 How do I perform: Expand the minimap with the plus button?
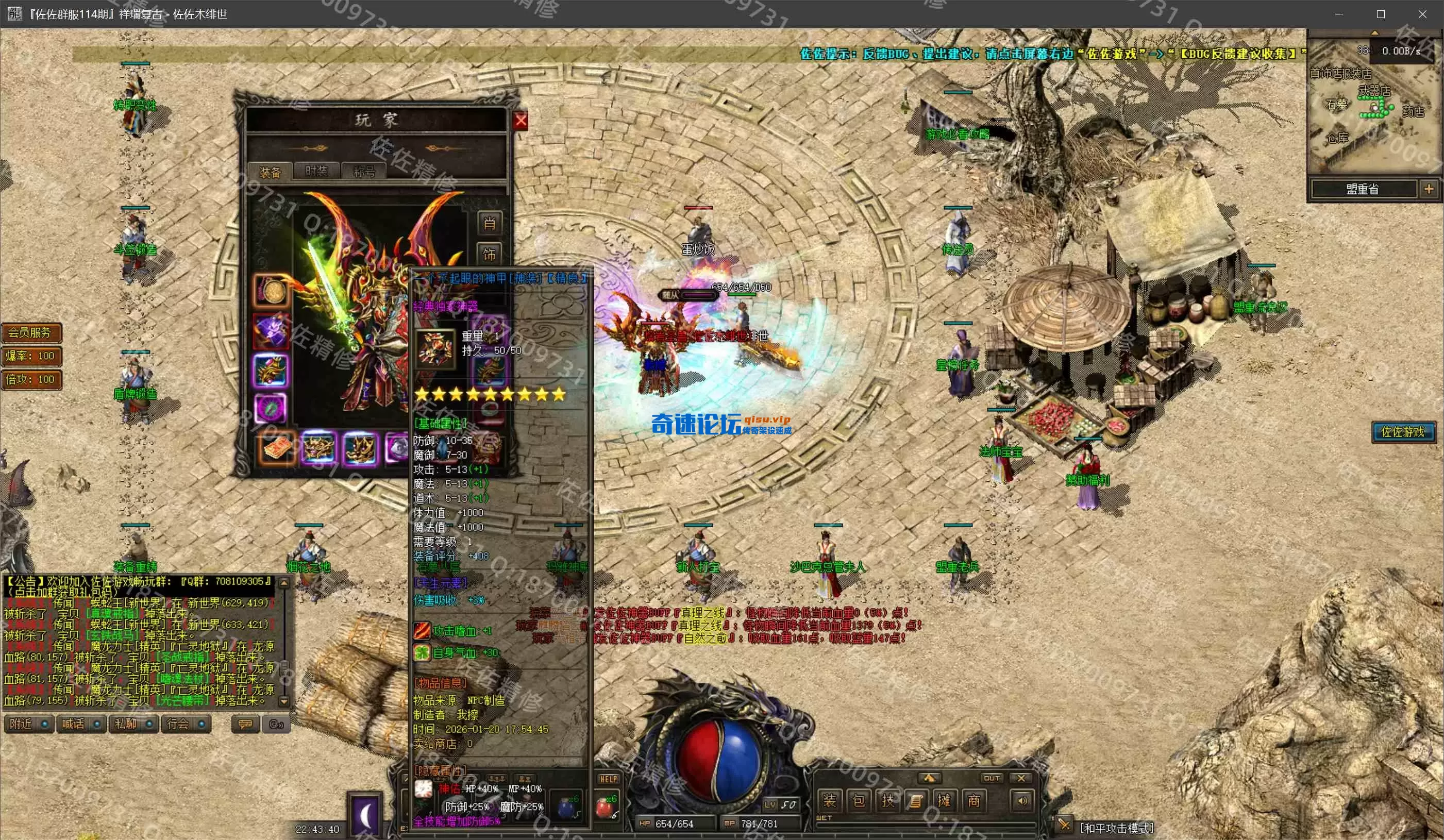(x=1429, y=189)
